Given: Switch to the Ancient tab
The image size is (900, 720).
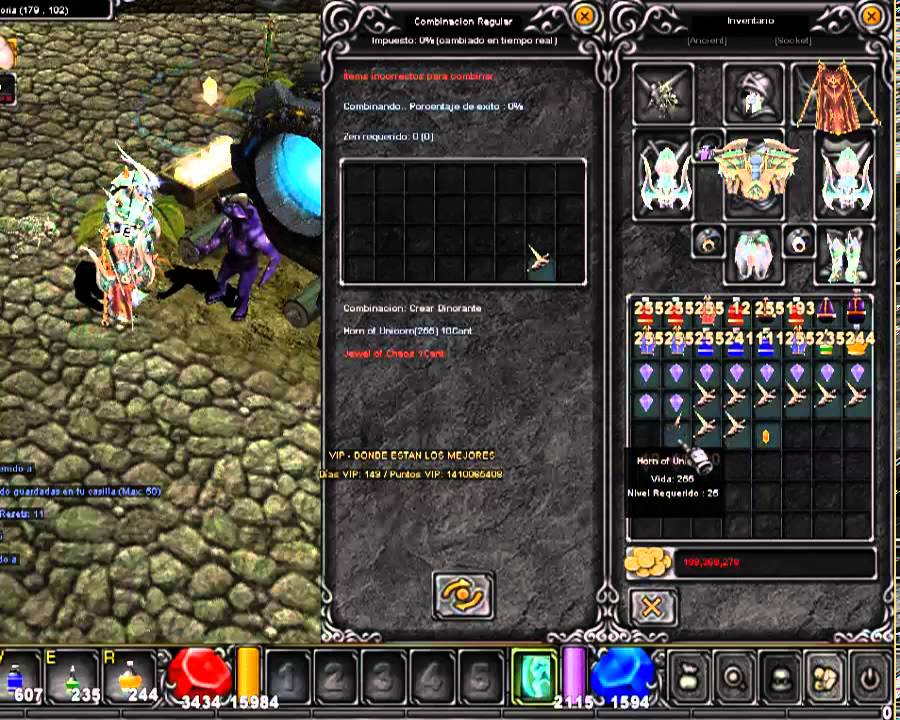Looking at the screenshot, I should (706, 41).
